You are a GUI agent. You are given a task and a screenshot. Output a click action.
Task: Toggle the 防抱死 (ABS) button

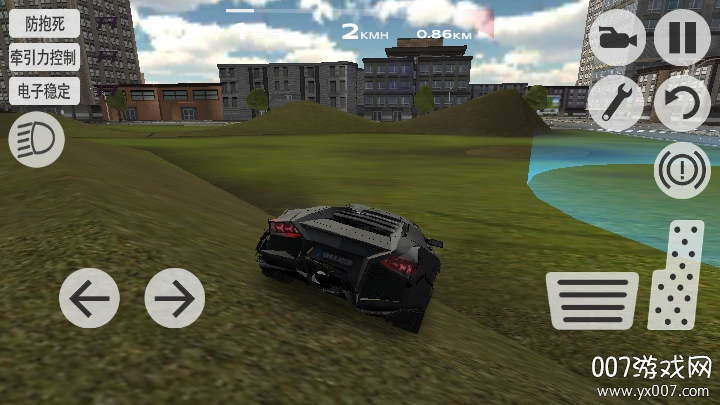coord(43,23)
